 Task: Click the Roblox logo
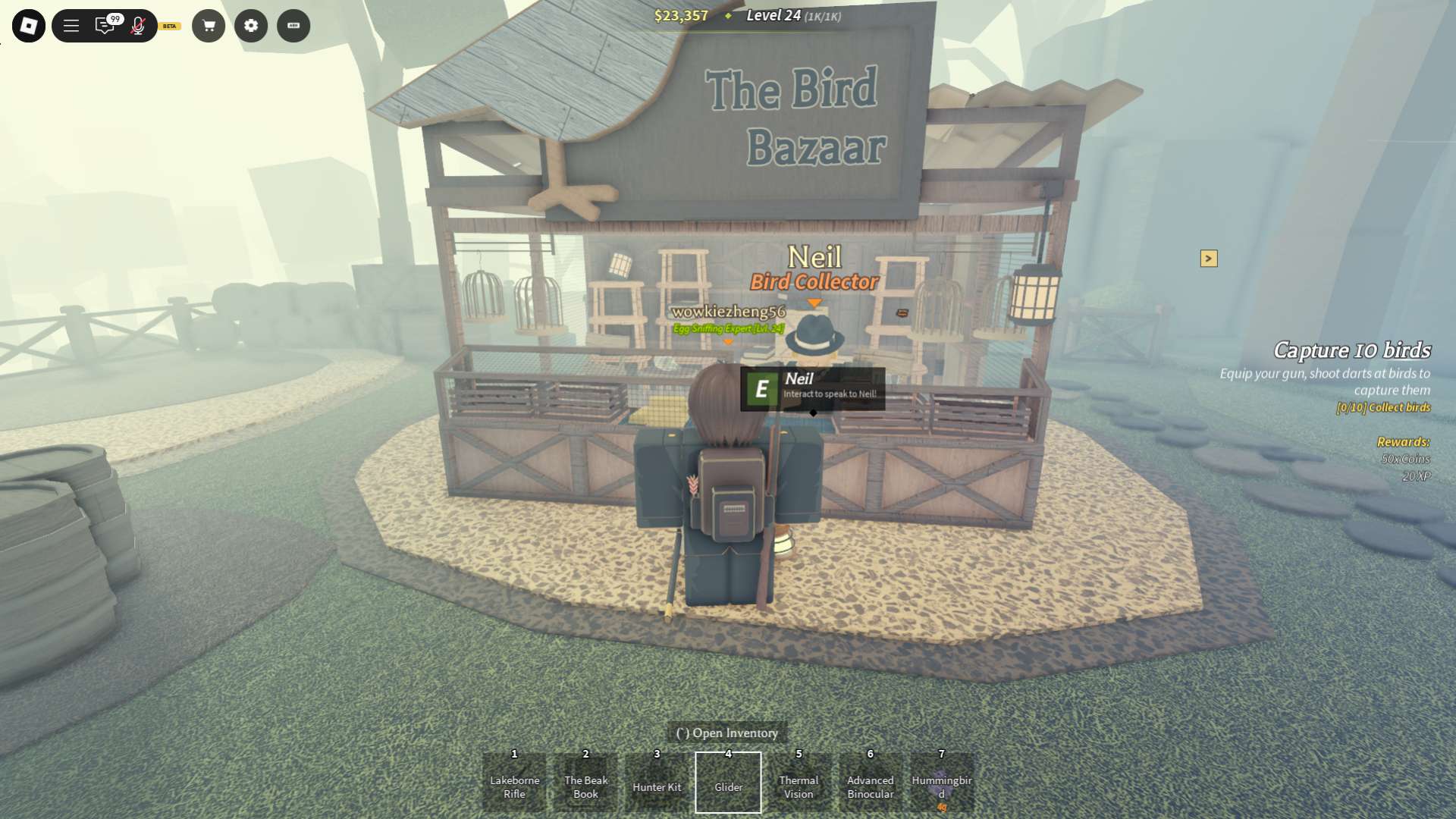pyautogui.click(x=30, y=25)
